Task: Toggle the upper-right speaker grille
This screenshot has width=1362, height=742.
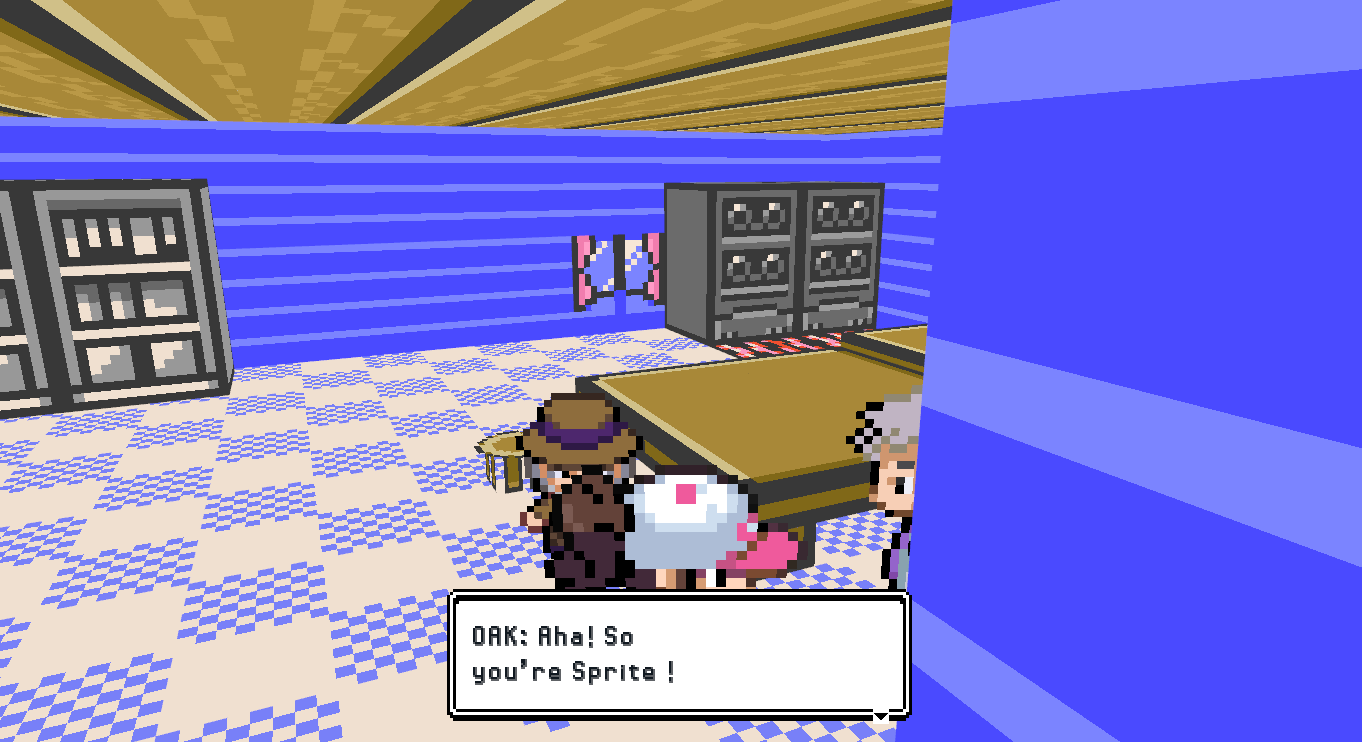Action: click(x=843, y=212)
